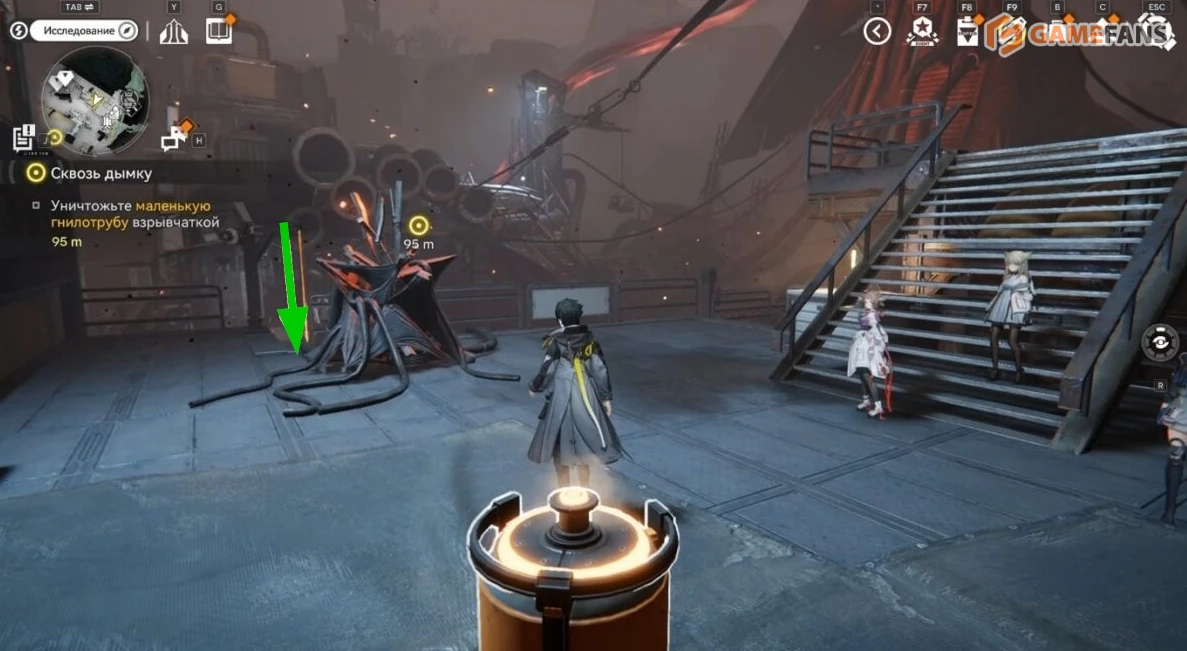Open the Event star badge icon
The width and height of the screenshot is (1187, 651).
click(x=922, y=32)
